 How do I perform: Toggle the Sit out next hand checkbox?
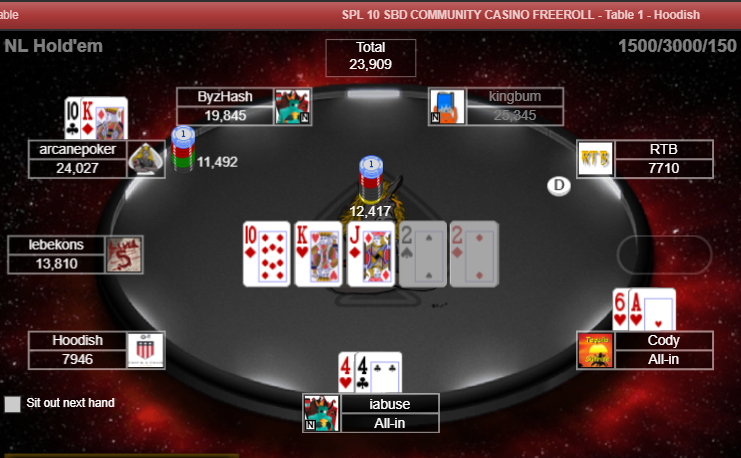[x=13, y=404]
